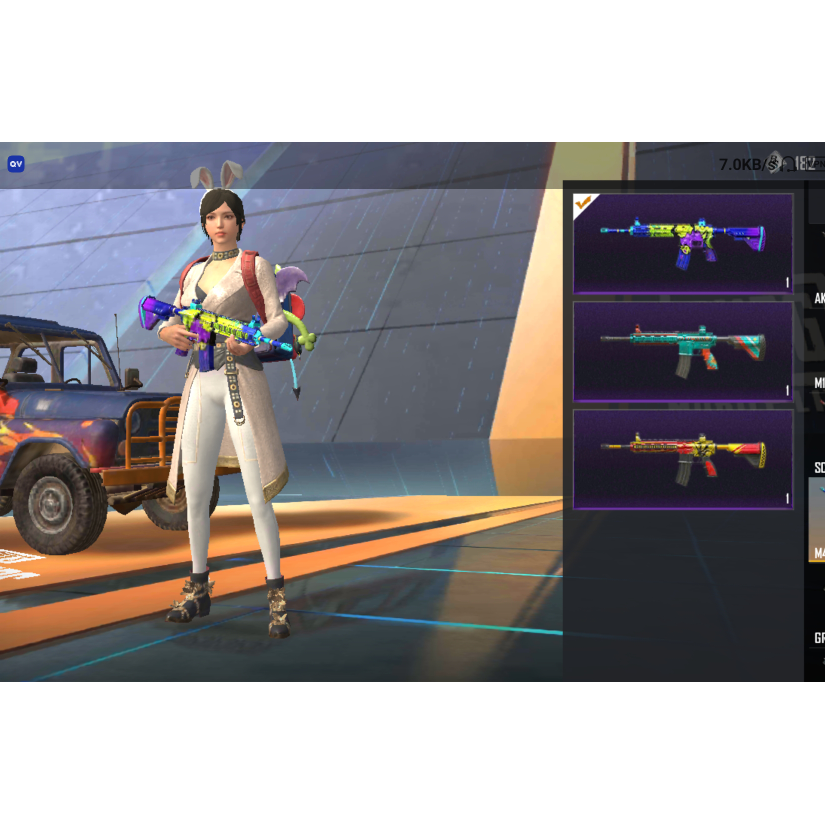The height and width of the screenshot is (825, 825).
Task: Select the purple and green M416 skin
Action: pos(683,243)
